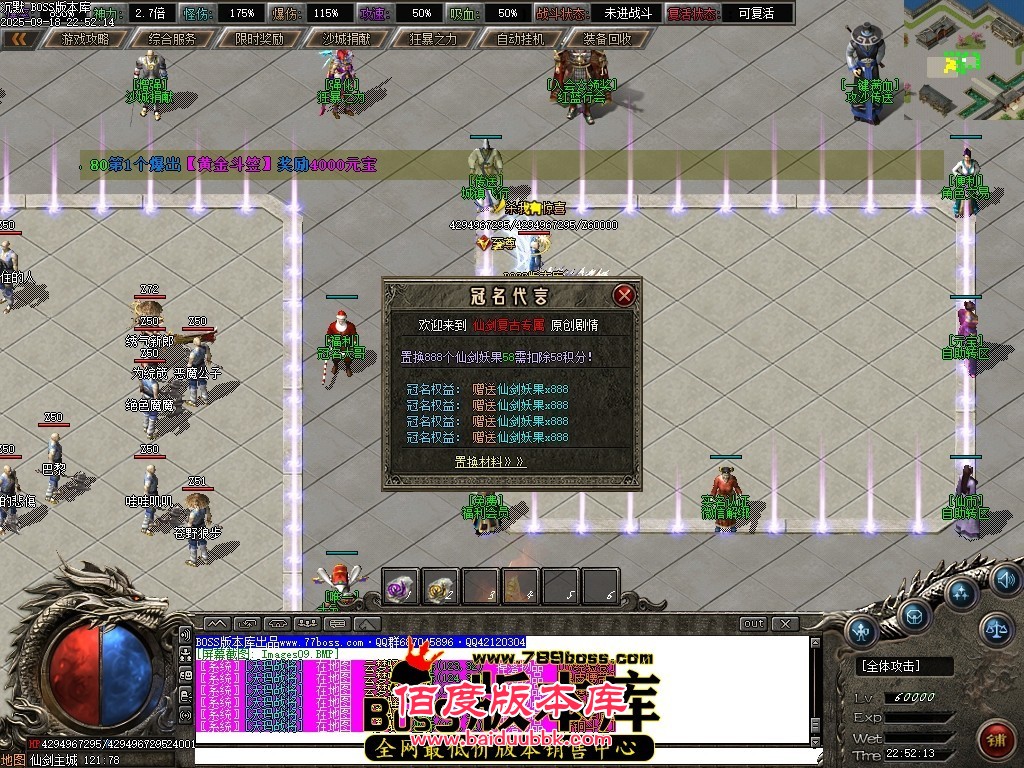This screenshot has height=768, width=1024.
Task: Open the trade scales icon
Action: point(995,629)
